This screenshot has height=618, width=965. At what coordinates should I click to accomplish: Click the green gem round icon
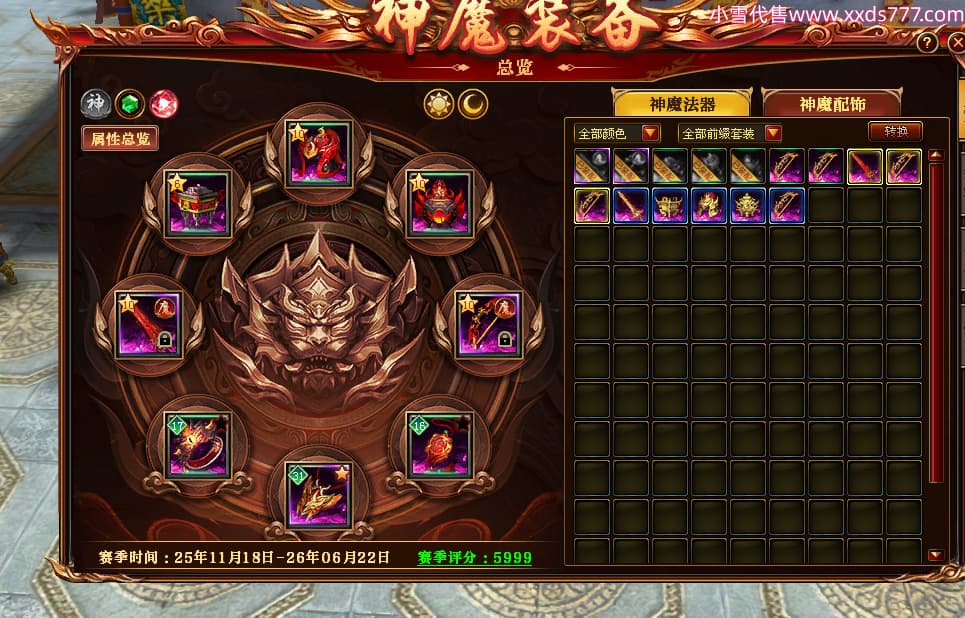click(x=129, y=103)
